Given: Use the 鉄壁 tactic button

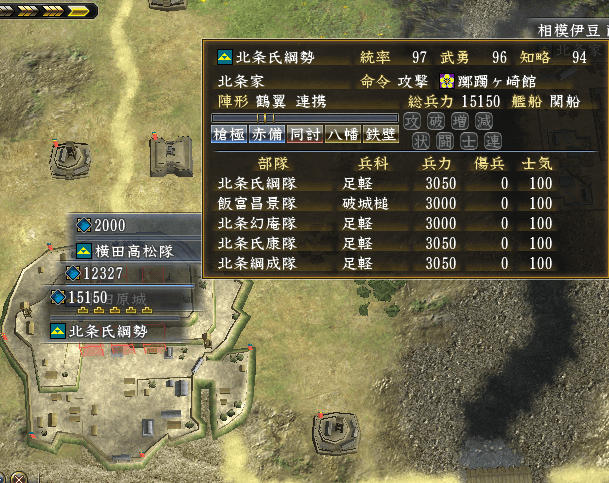Looking at the screenshot, I should (380, 135).
